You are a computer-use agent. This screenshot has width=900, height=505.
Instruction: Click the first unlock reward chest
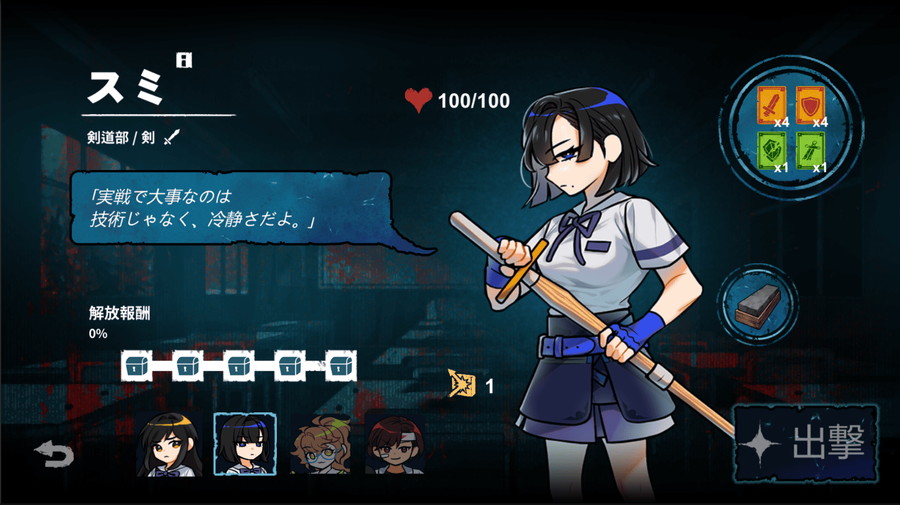coord(136,365)
